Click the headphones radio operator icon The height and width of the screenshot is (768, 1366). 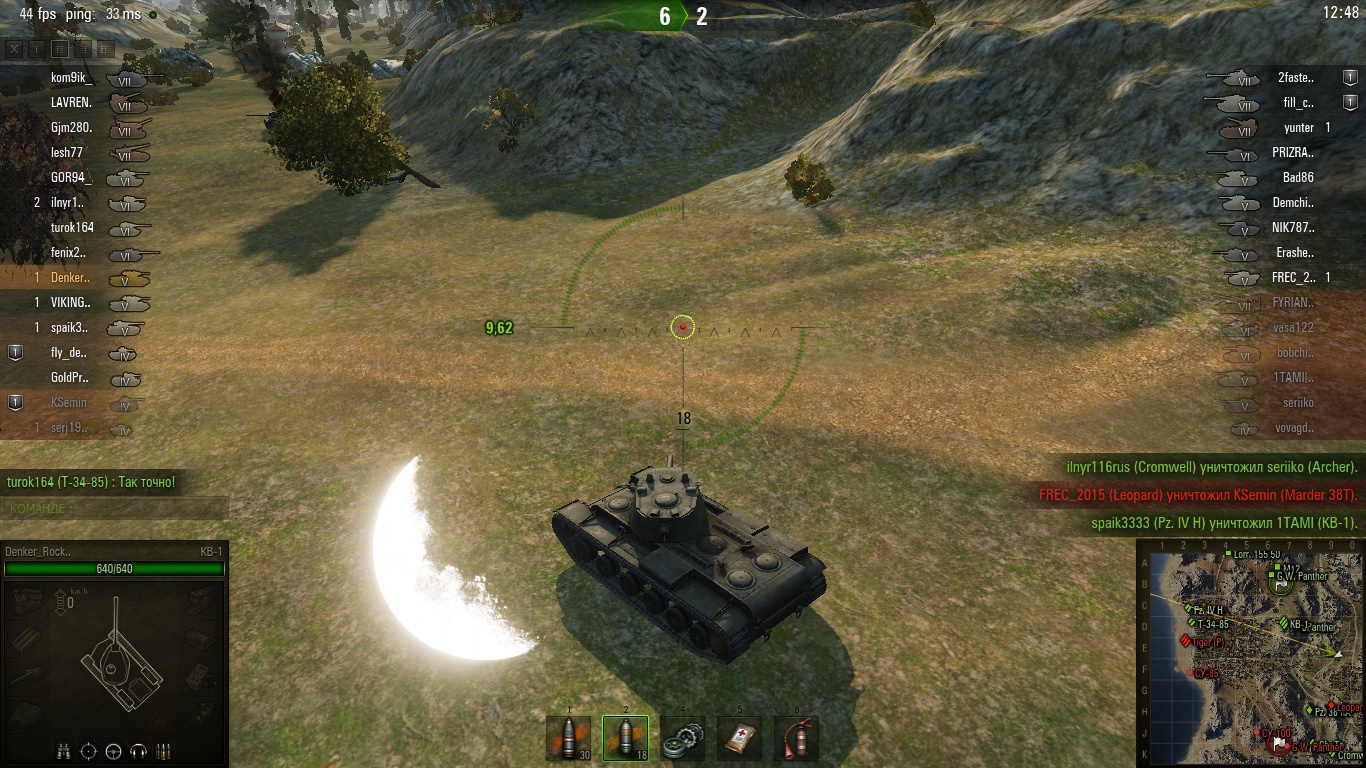[x=139, y=751]
